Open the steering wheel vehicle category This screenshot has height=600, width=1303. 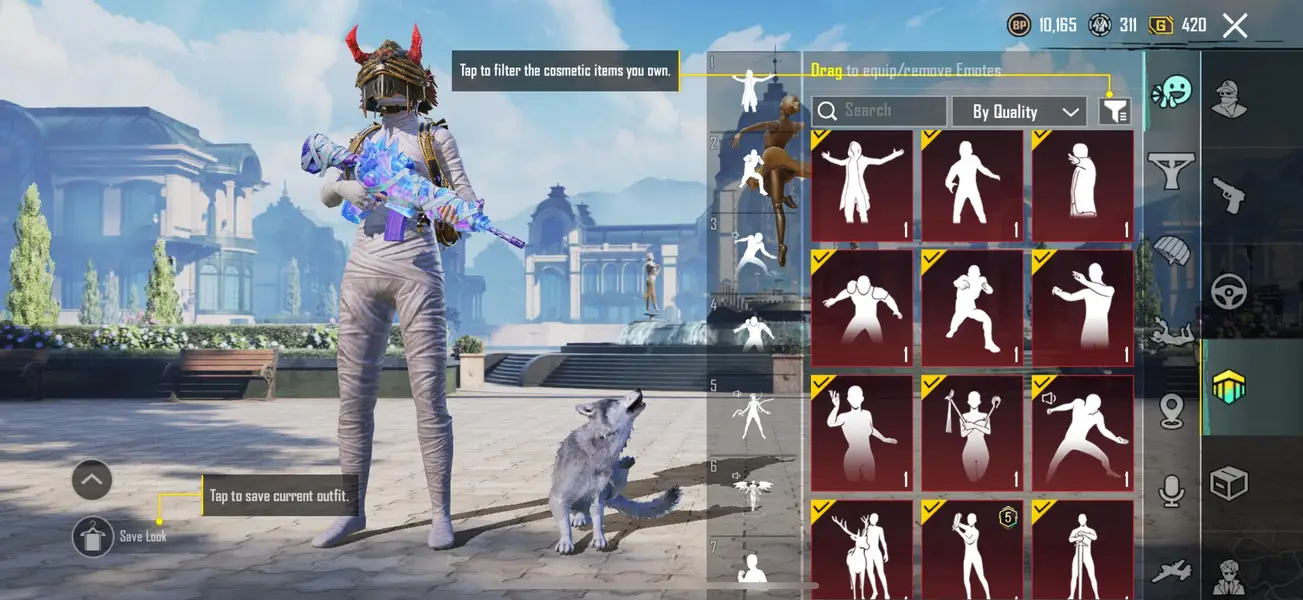(x=1229, y=292)
